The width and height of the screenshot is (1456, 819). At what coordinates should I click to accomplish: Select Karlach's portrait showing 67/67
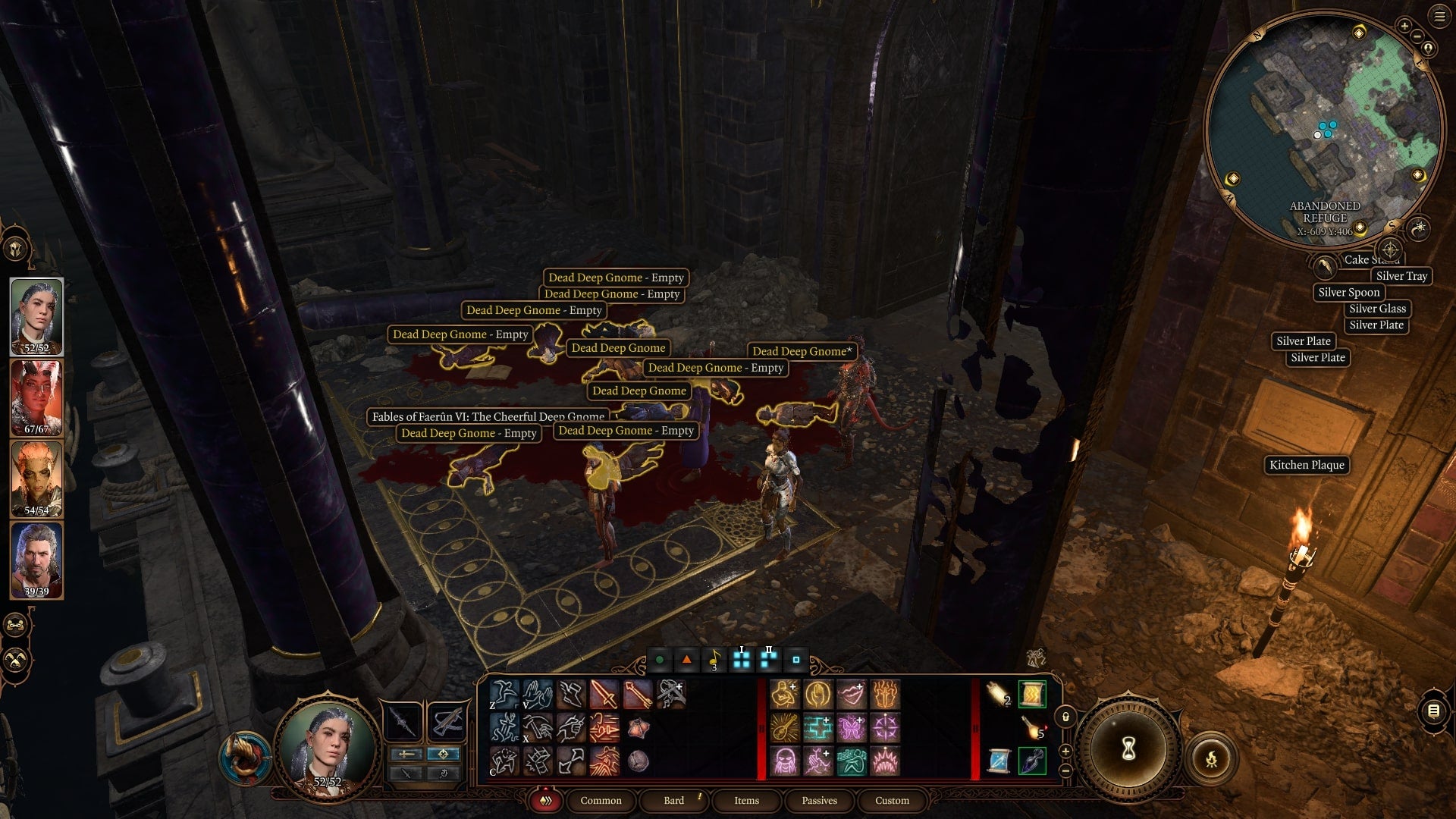tap(34, 394)
